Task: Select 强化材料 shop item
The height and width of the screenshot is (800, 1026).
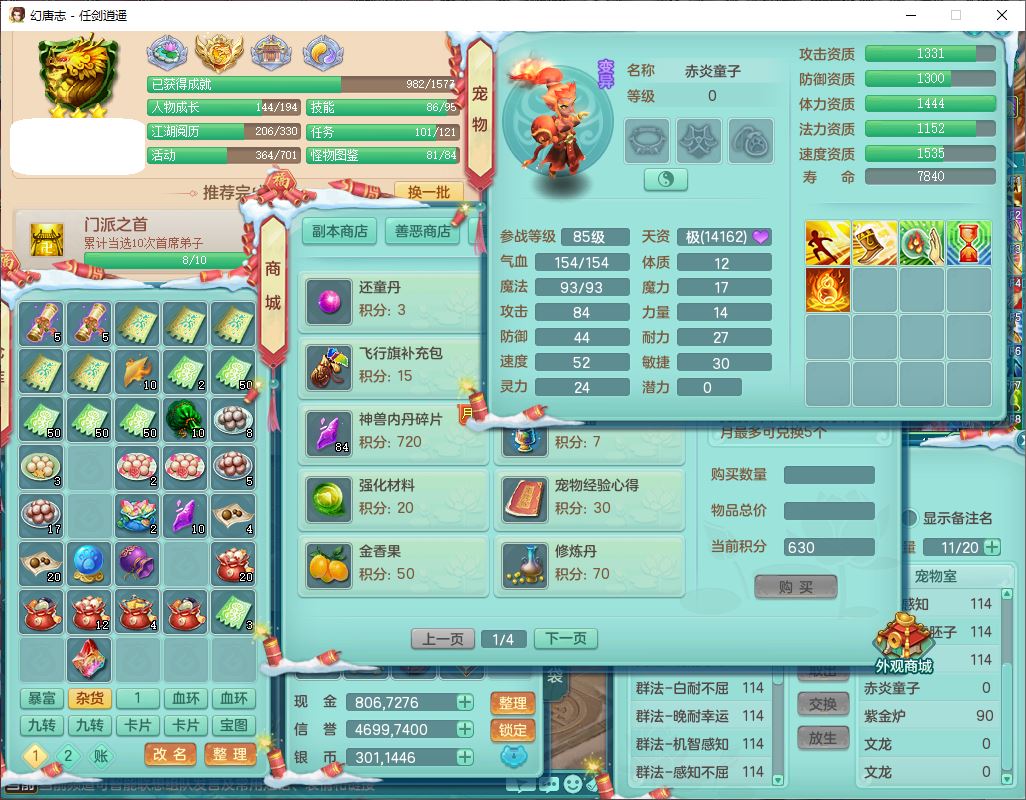Action: pyautogui.click(x=393, y=497)
